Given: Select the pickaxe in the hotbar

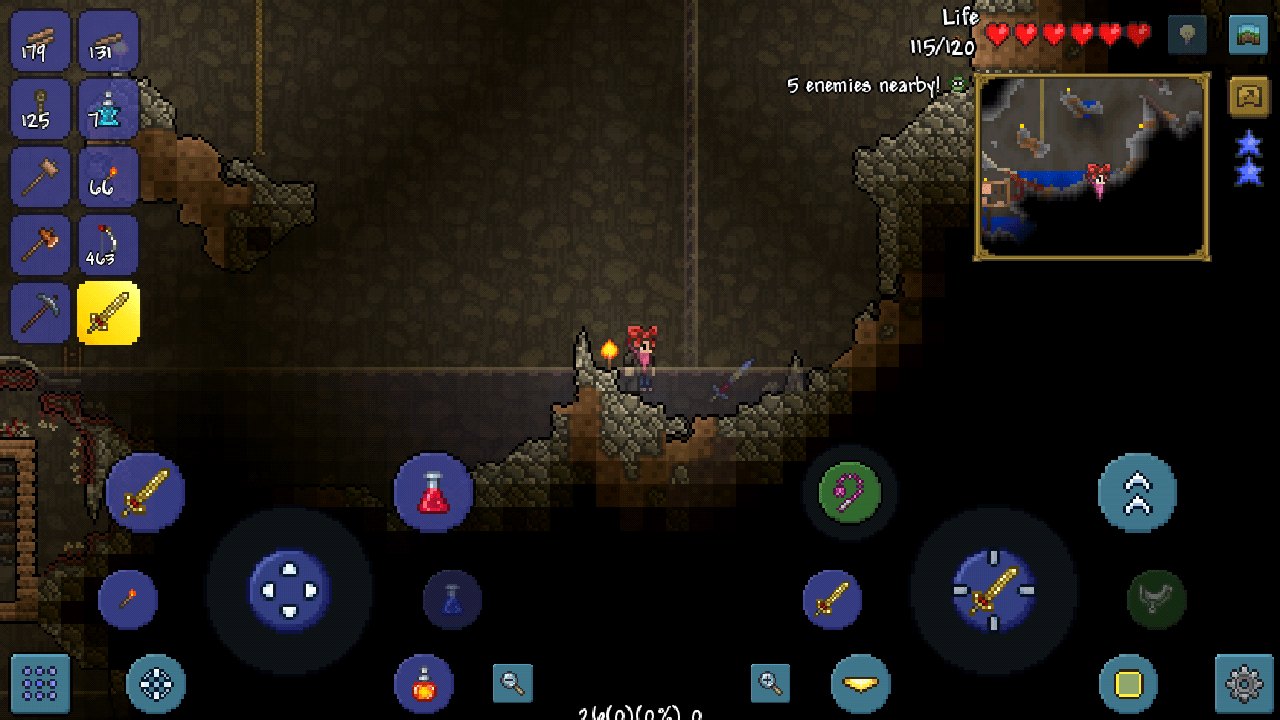Looking at the screenshot, I should (40, 313).
